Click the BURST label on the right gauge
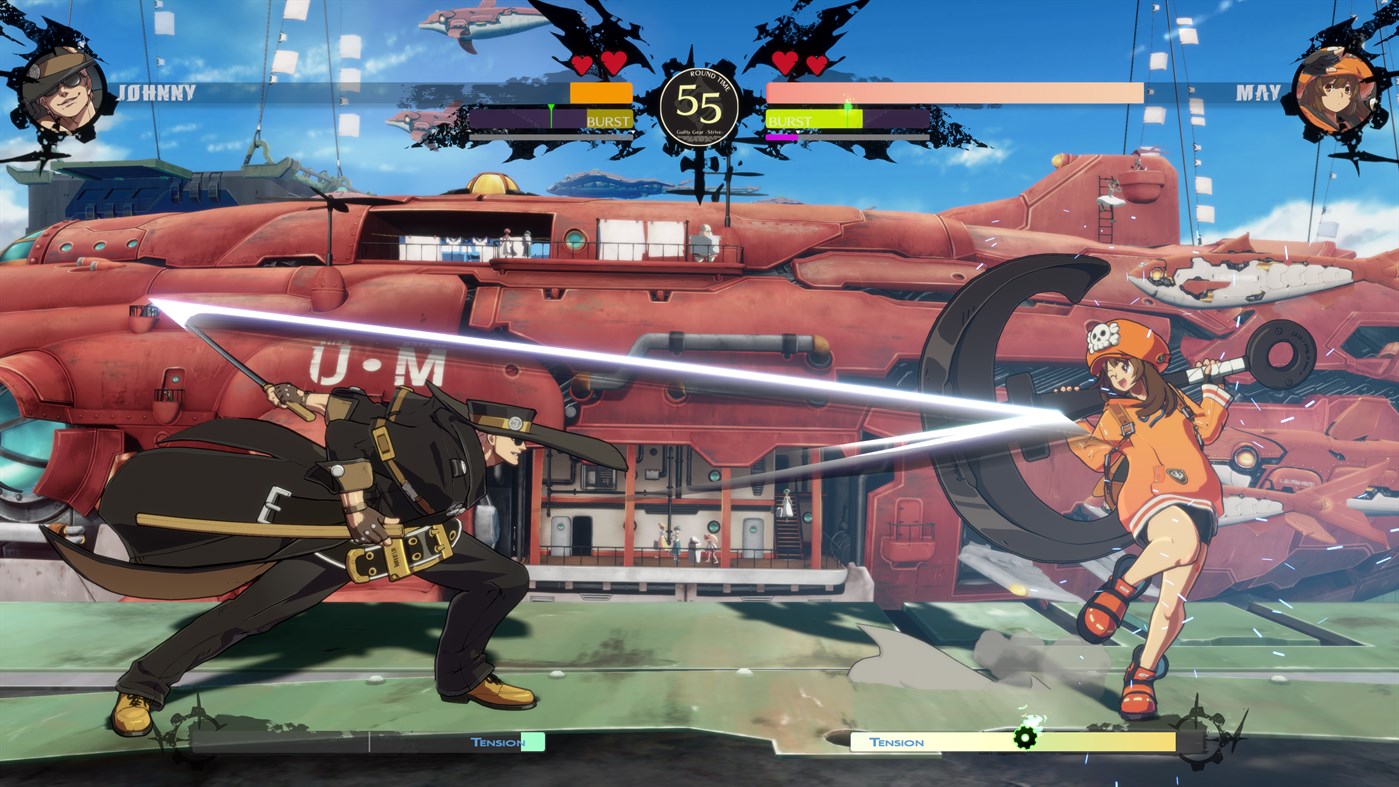This screenshot has width=1399, height=787. tap(790, 118)
